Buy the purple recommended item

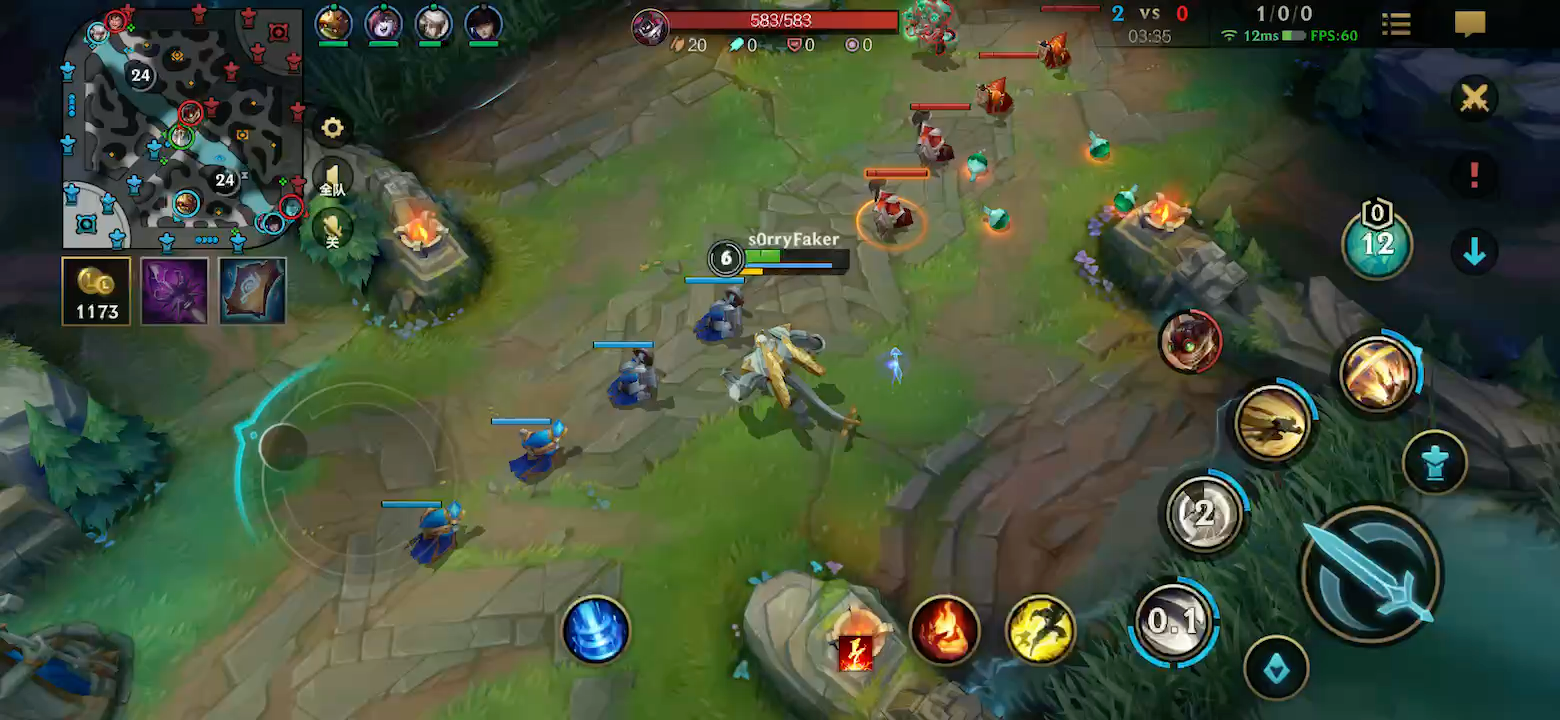tap(175, 291)
